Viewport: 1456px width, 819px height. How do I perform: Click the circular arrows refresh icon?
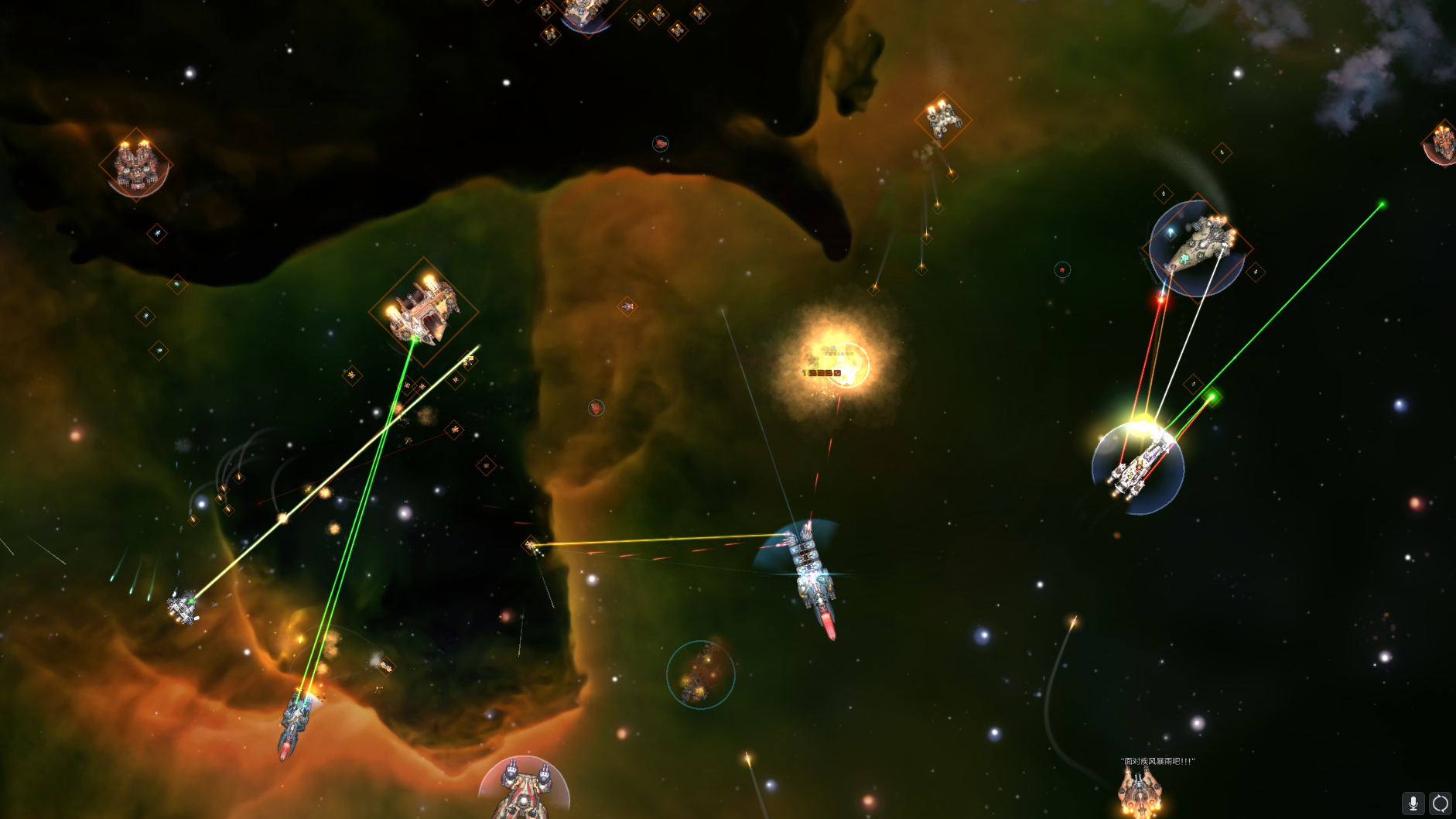pos(1440,804)
